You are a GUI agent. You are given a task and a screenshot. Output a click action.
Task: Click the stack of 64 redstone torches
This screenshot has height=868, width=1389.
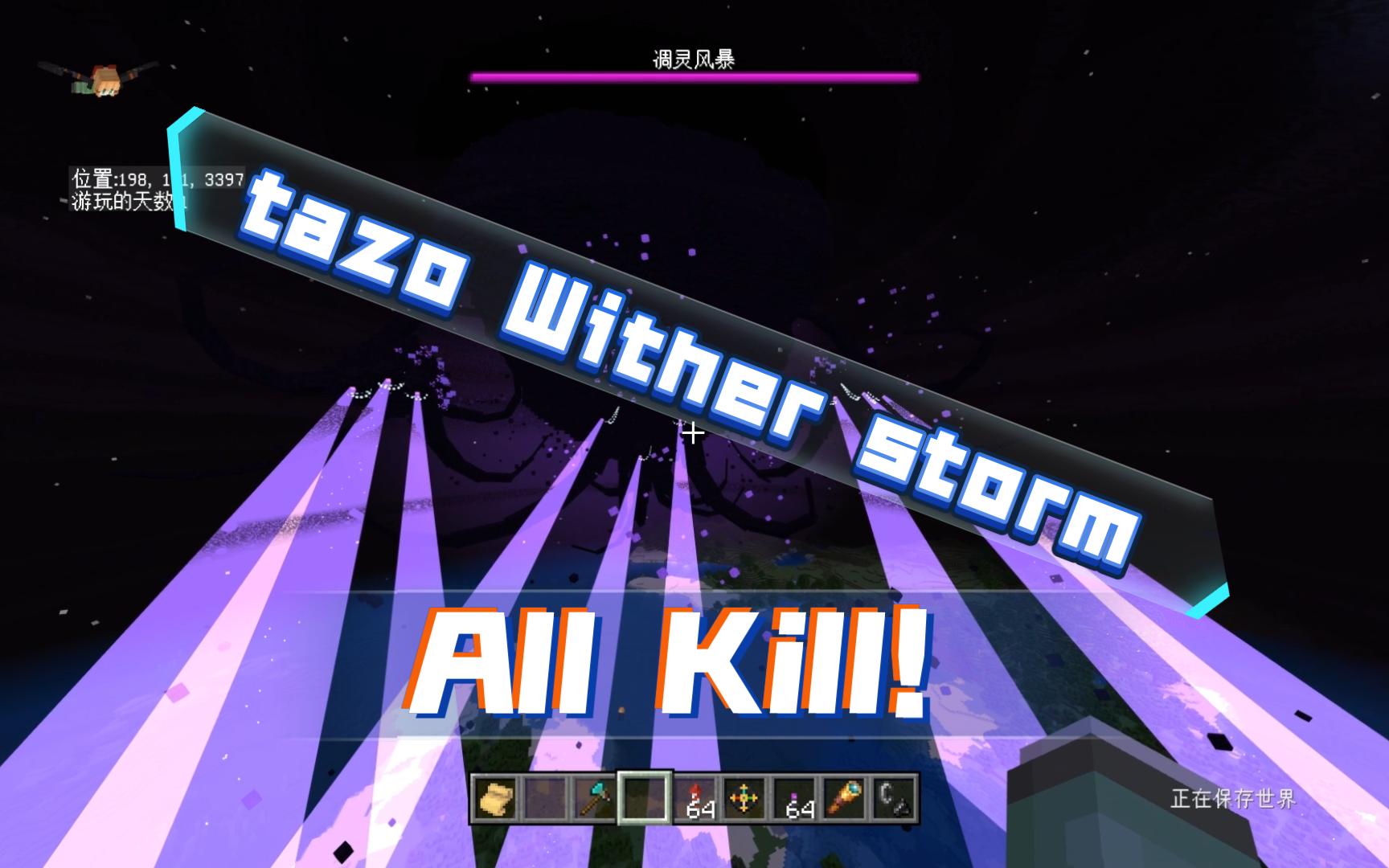point(693,800)
